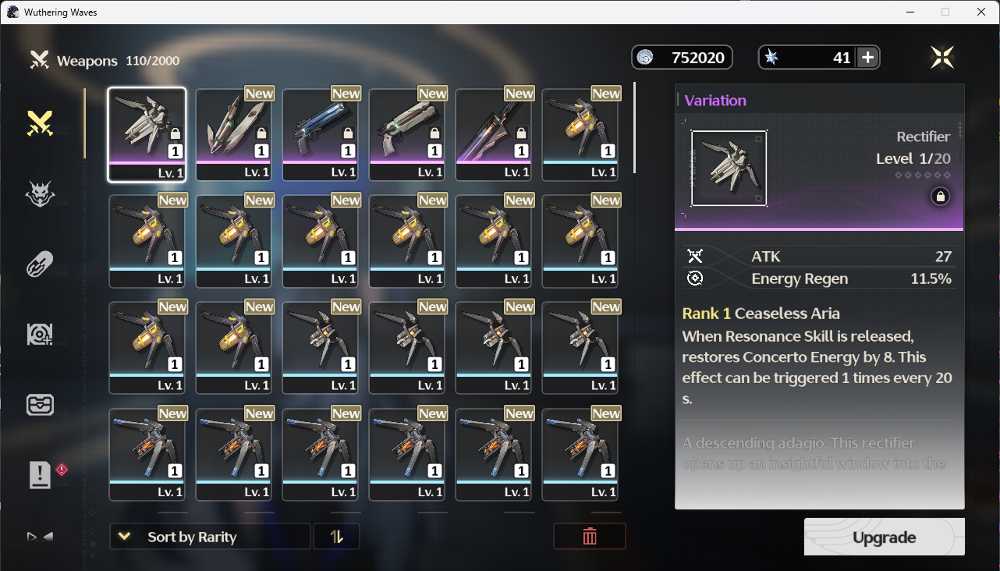
Task: Click the red trash discard button
Action: (x=590, y=537)
